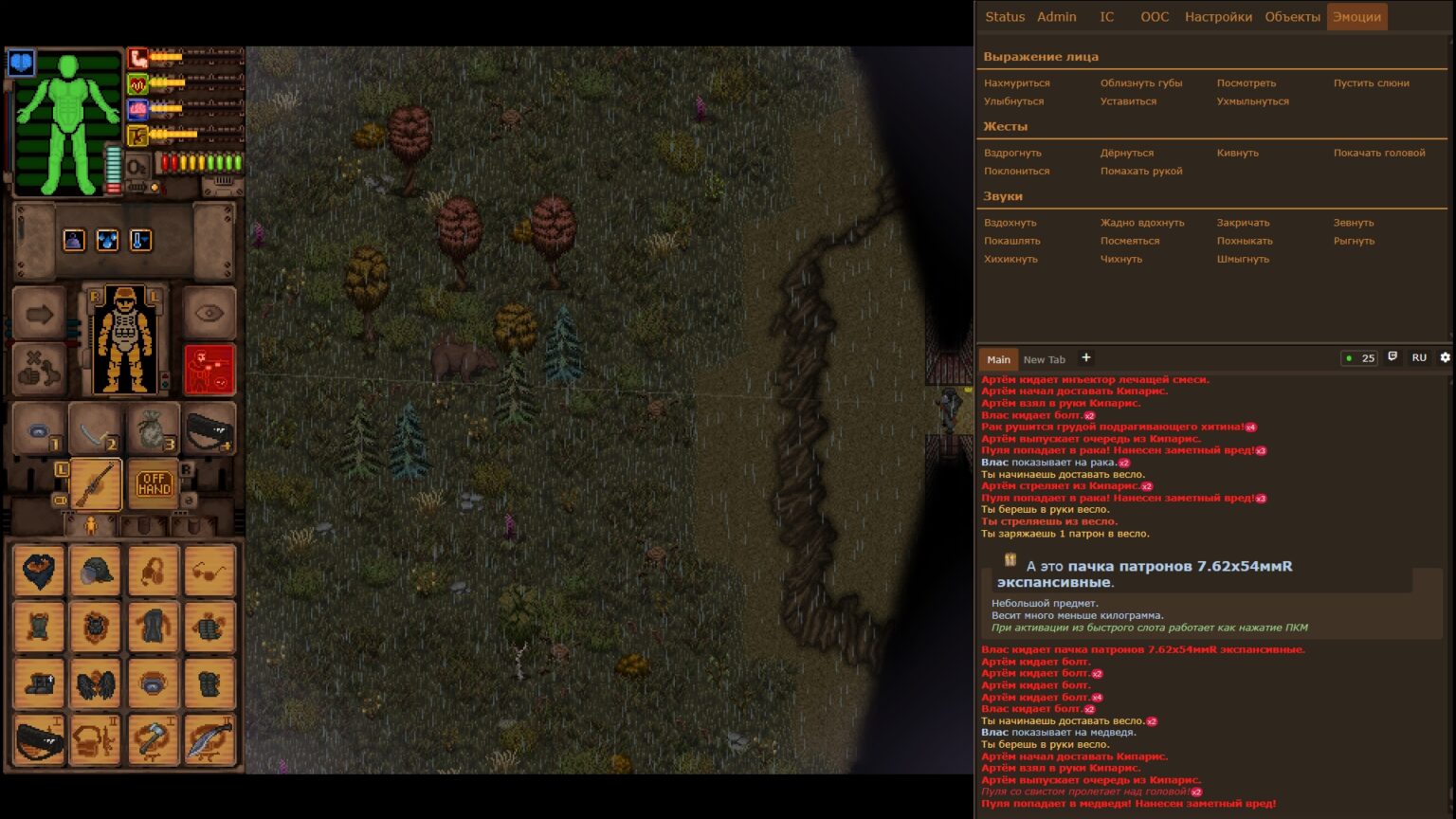Screen dimensions: 1456x819
Task: Select the helmet equipment slot
Action: point(96,571)
